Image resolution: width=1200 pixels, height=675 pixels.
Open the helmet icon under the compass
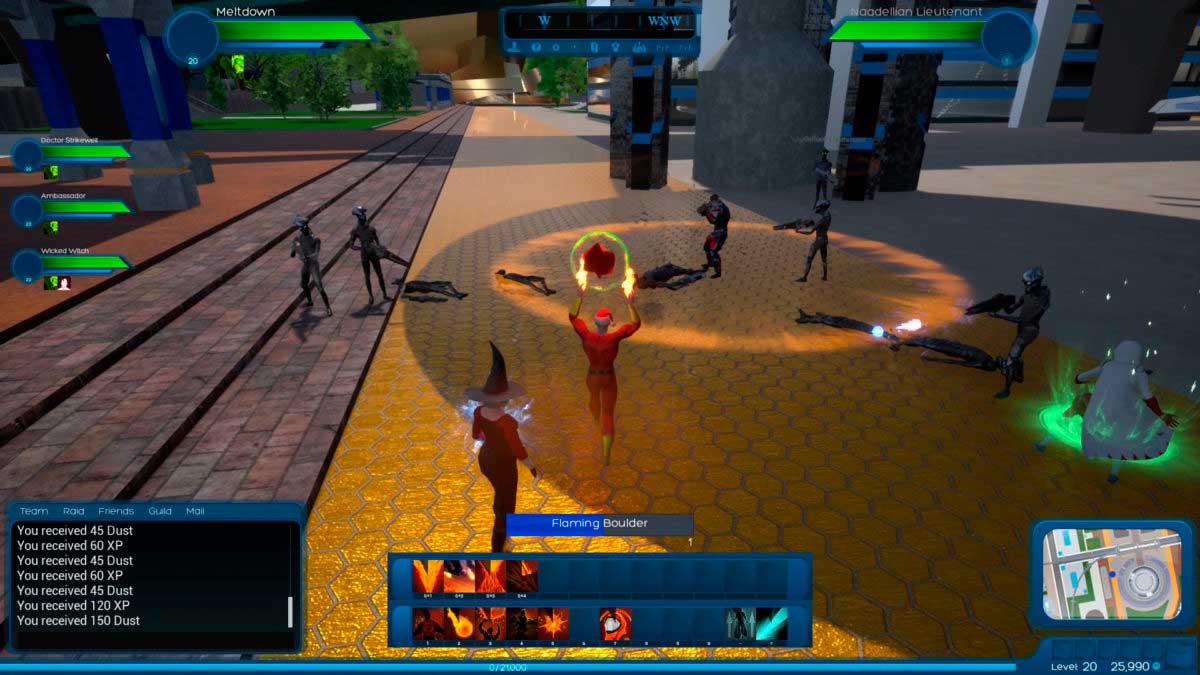pos(535,47)
